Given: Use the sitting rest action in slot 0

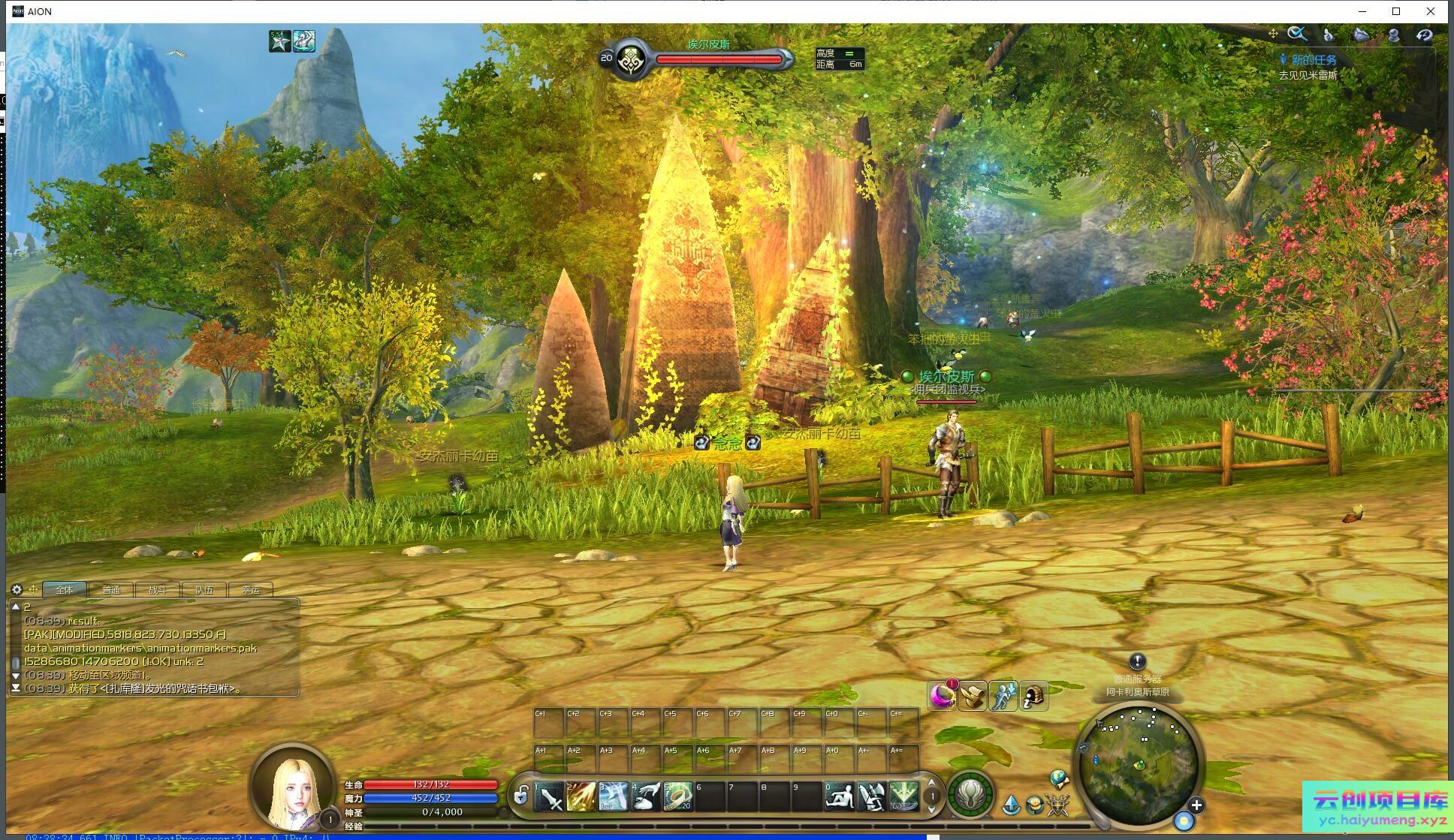Looking at the screenshot, I should [x=839, y=796].
